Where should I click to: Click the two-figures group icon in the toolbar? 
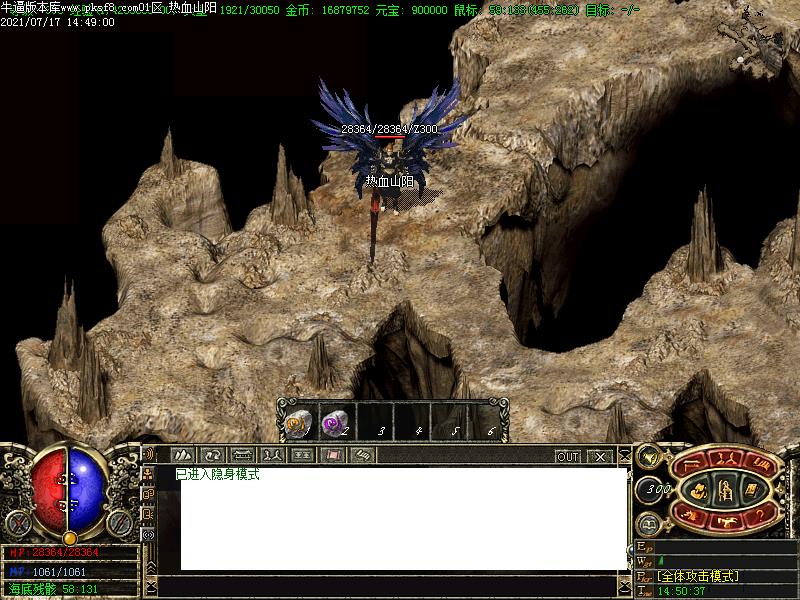click(272, 456)
